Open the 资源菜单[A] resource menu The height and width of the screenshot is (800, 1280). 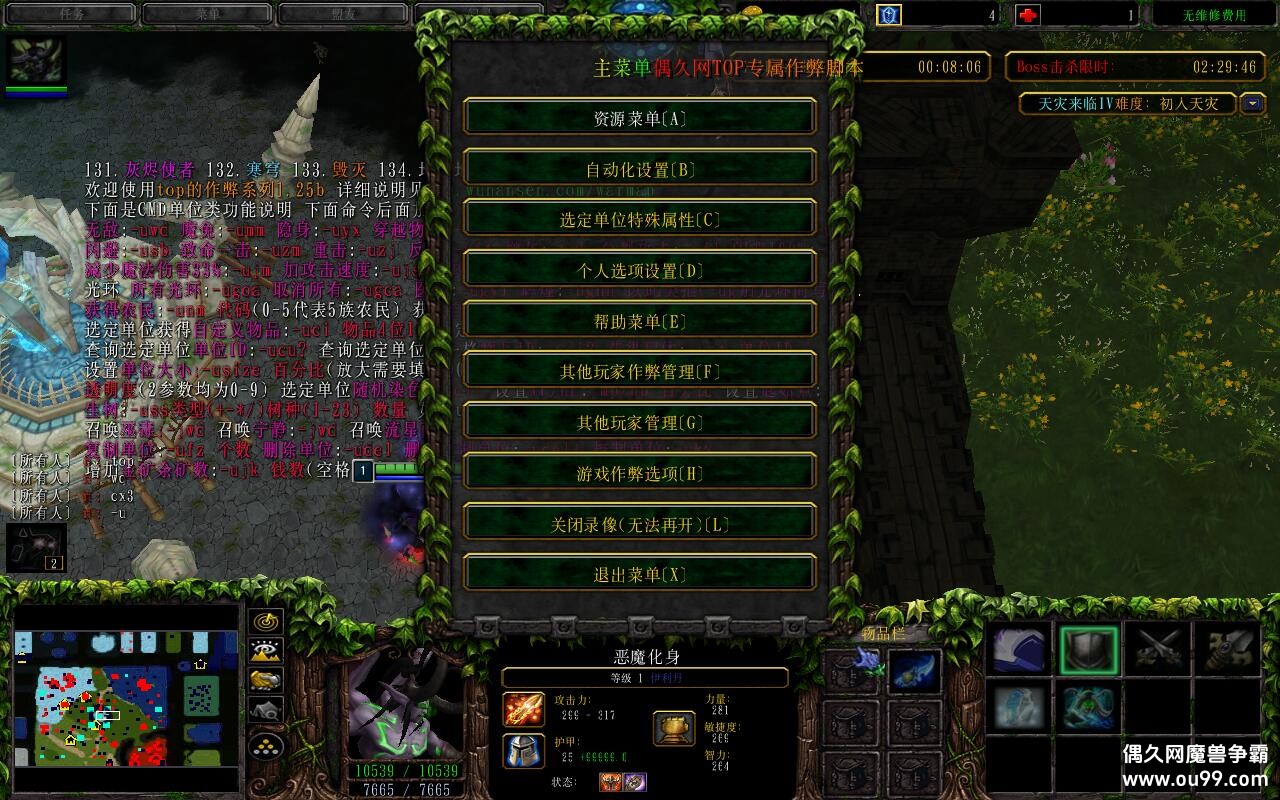point(640,118)
